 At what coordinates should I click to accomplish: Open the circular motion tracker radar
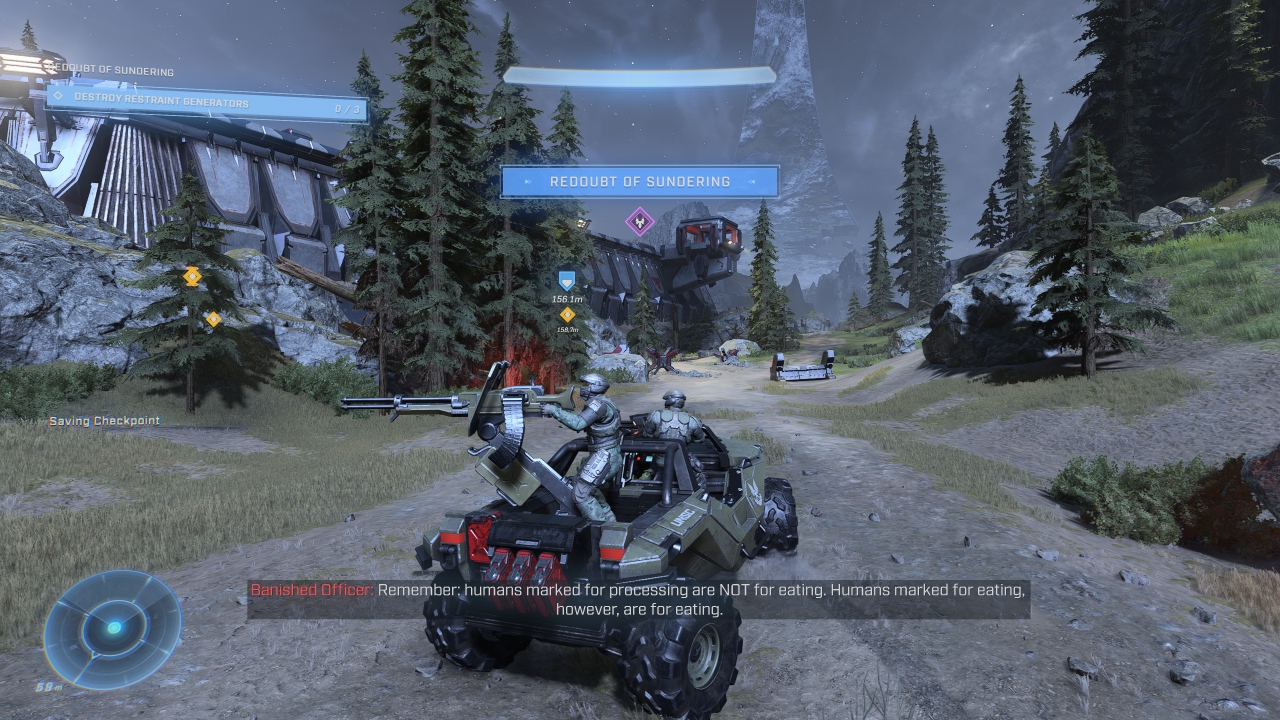click(113, 627)
